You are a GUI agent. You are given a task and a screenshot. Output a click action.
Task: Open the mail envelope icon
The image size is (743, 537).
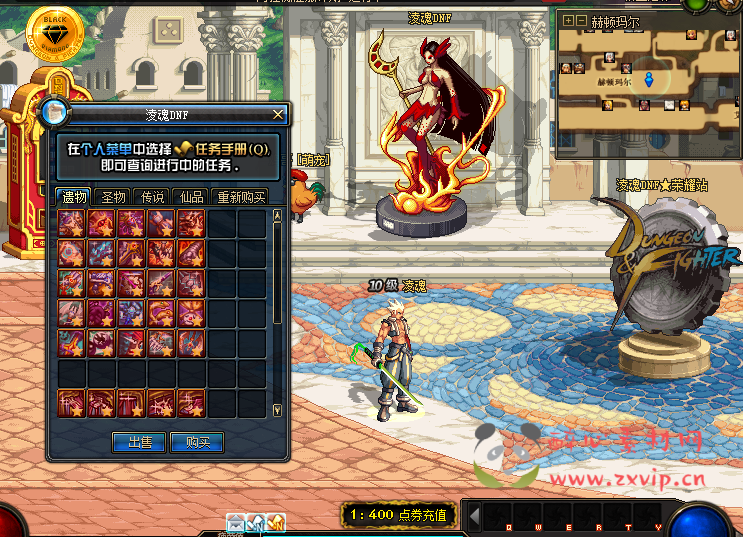point(236,521)
